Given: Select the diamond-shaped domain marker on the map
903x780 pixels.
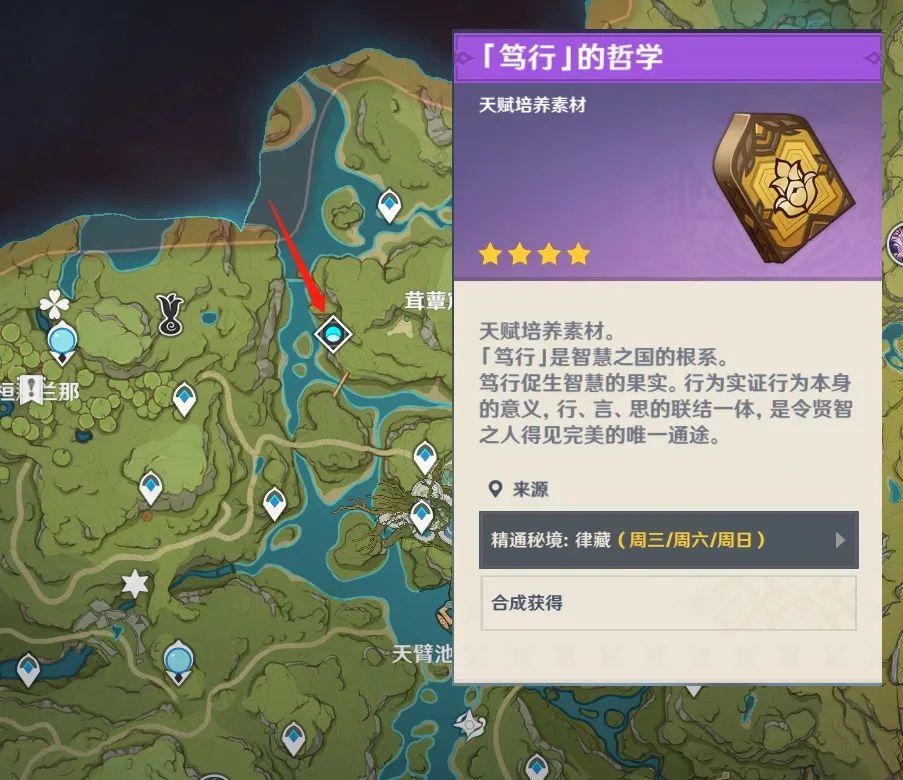Looking at the screenshot, I should (331, 333).
